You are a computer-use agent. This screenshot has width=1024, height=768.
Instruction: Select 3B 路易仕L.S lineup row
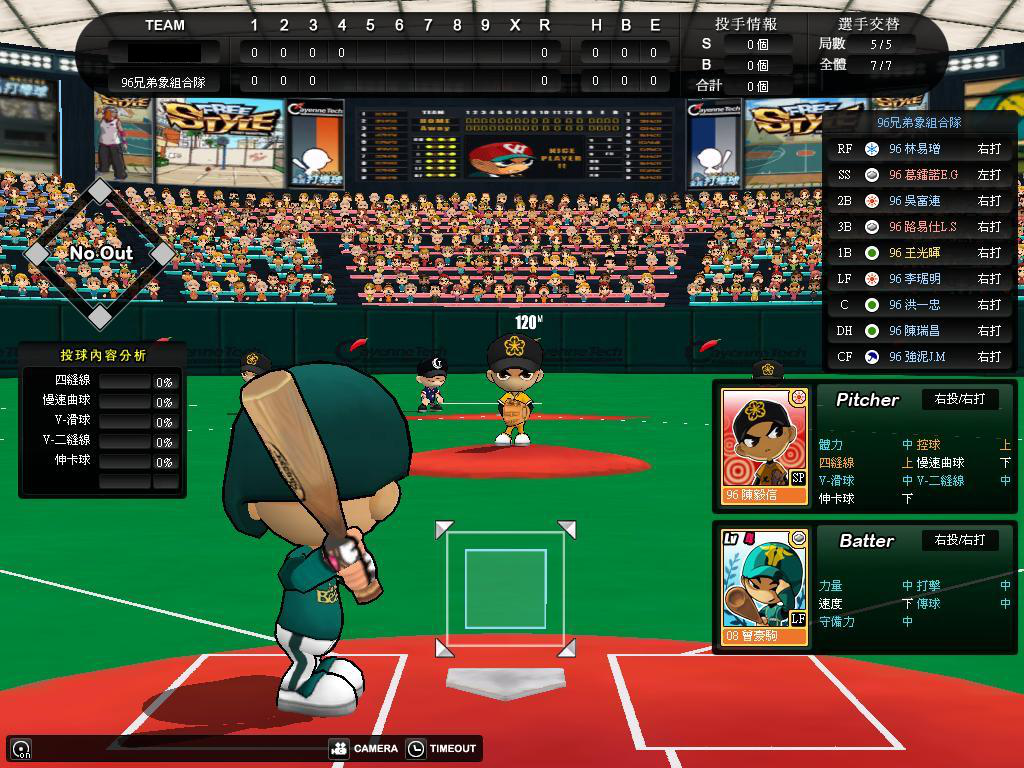918,227
